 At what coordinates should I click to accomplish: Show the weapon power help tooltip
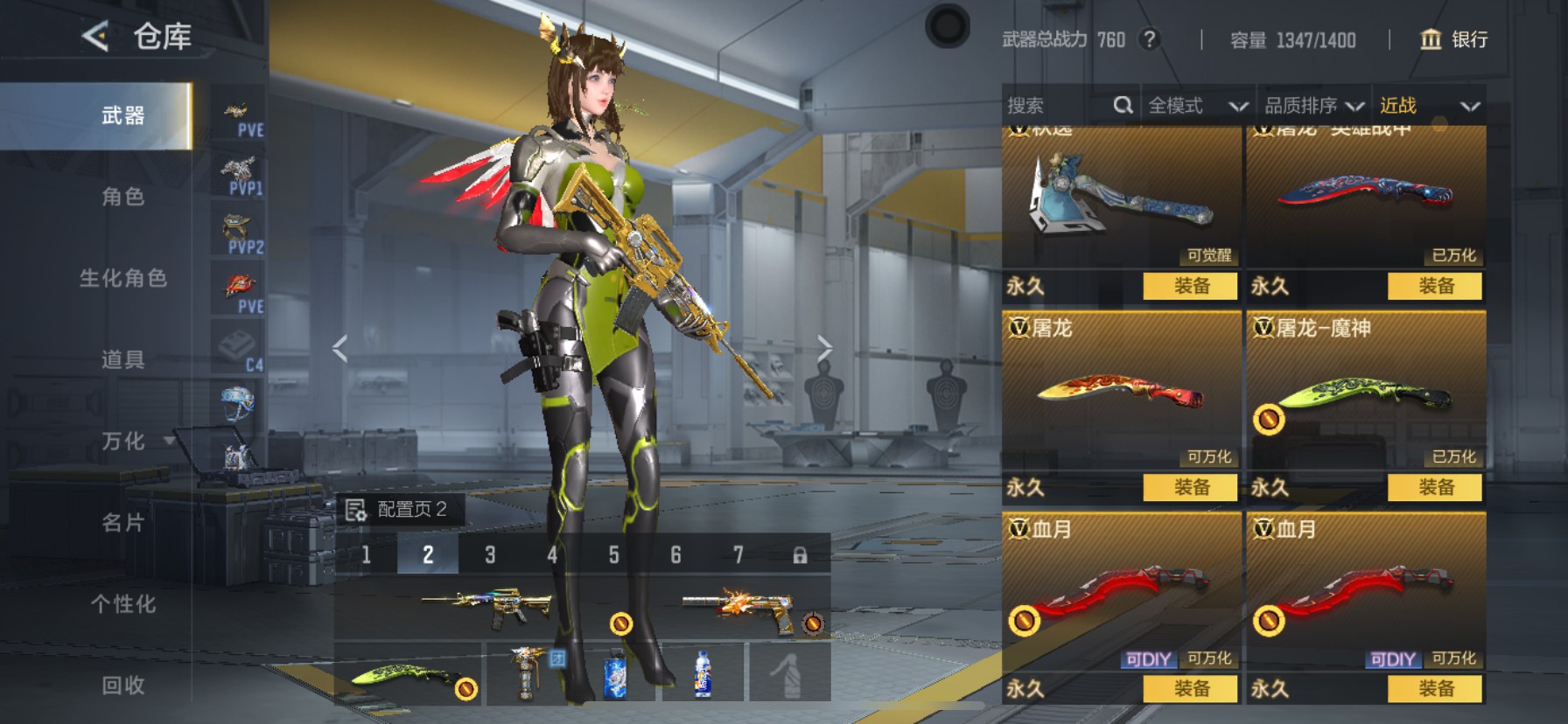(1150, 39)
